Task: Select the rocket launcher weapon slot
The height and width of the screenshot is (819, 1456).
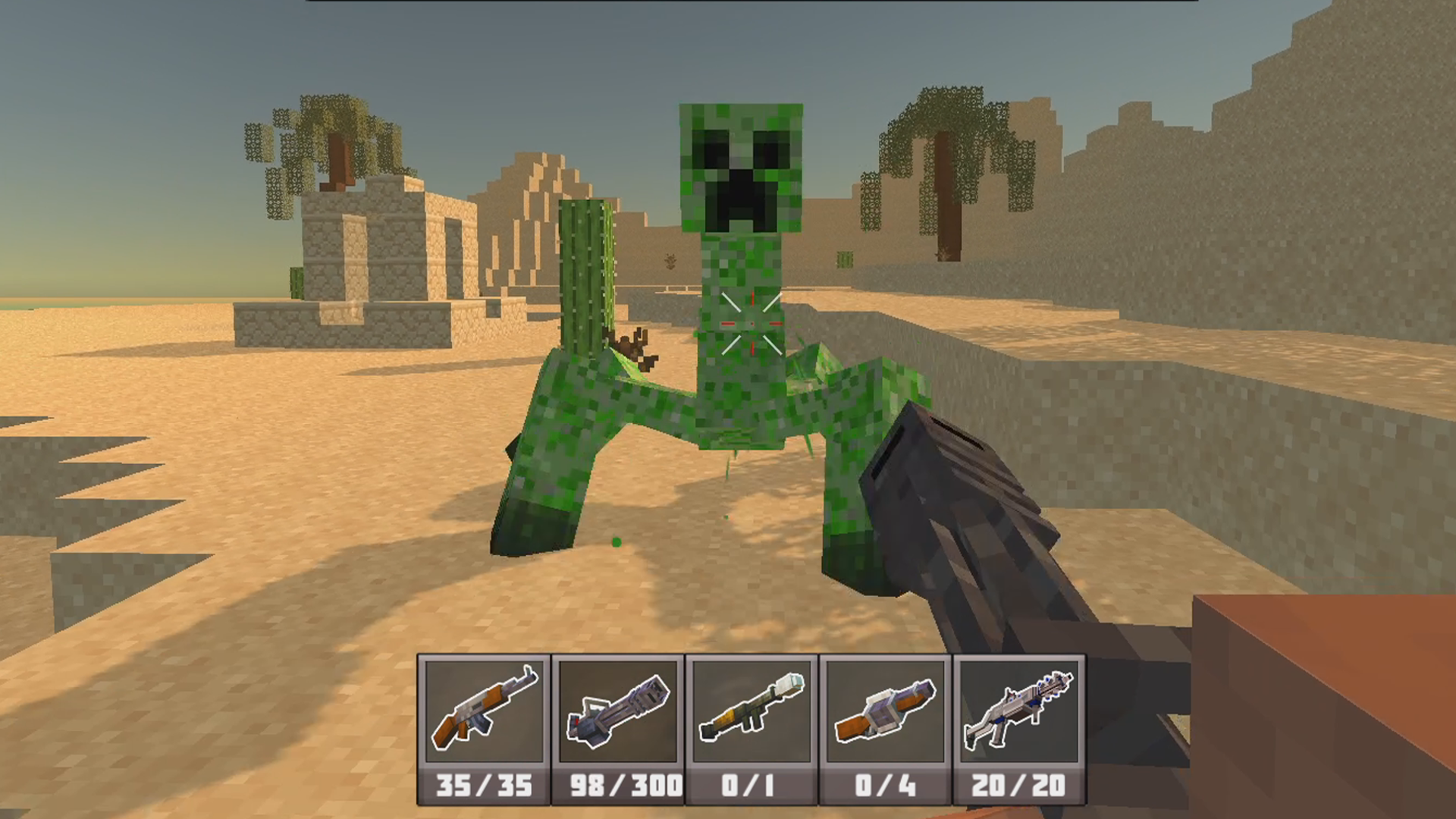Action: click(750, 709)
